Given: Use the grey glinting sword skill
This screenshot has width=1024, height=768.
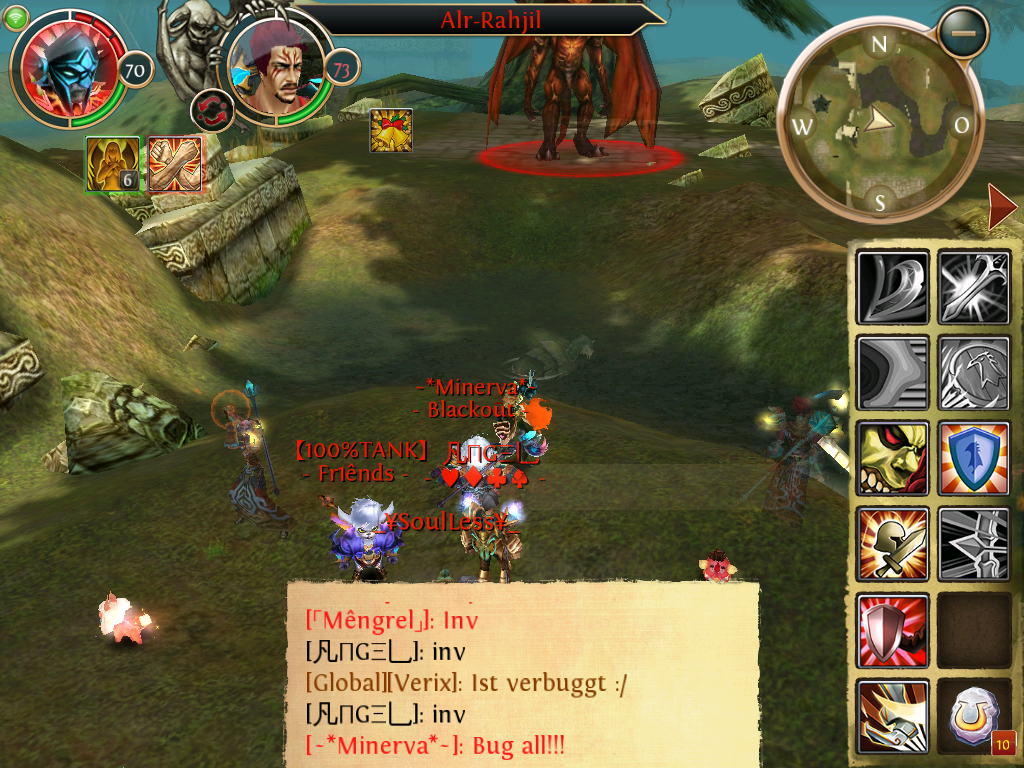Looking at the screenshot, I should (x=975, y=287).
